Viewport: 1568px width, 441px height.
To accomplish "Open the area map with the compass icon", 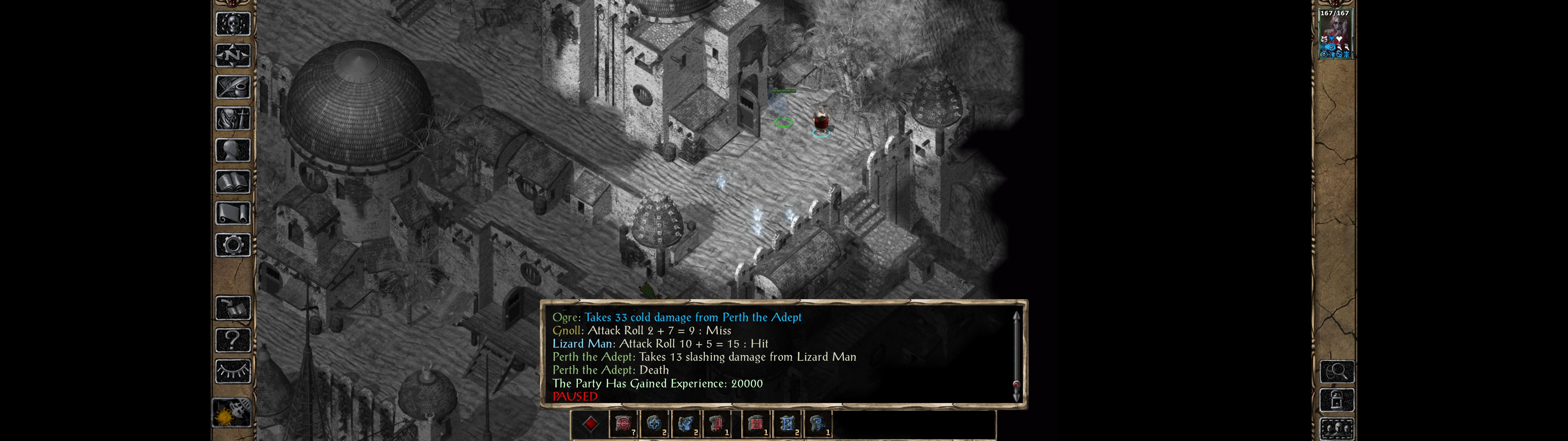I will pyautogui.click(x=233, y=55).
